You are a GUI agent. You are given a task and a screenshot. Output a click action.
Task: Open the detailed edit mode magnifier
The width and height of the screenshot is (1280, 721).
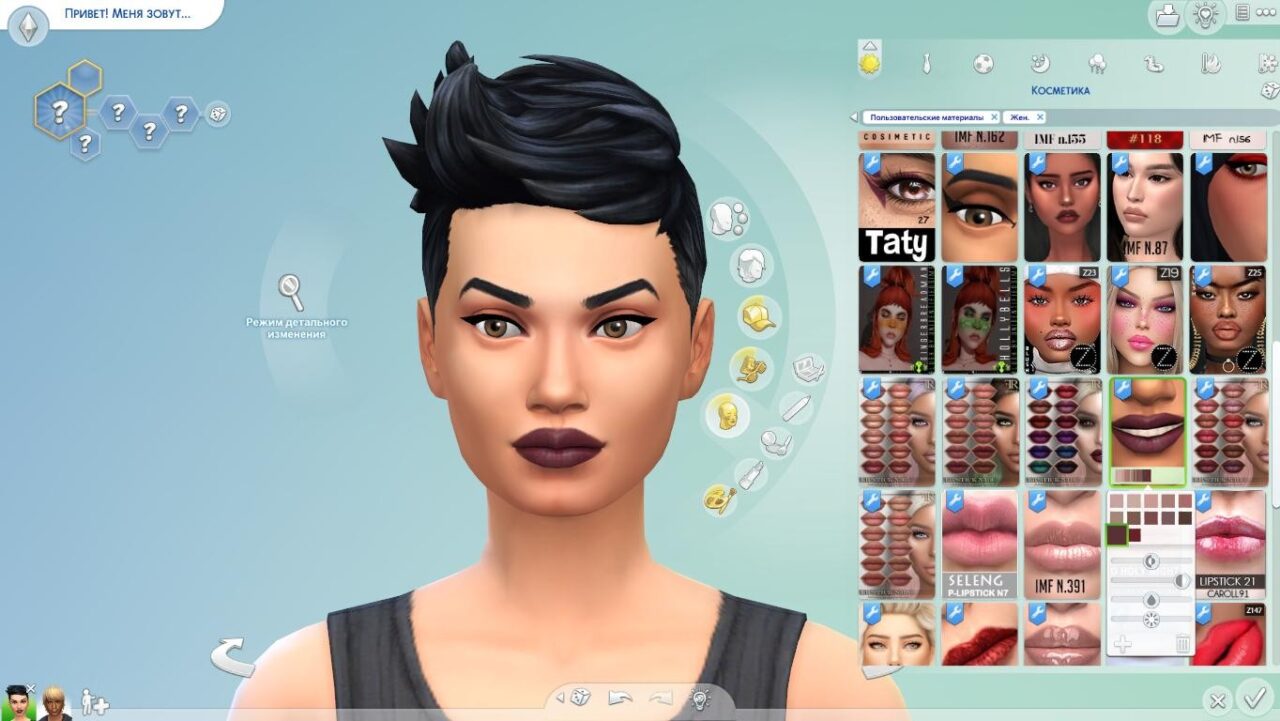click(x=291, y=292)
